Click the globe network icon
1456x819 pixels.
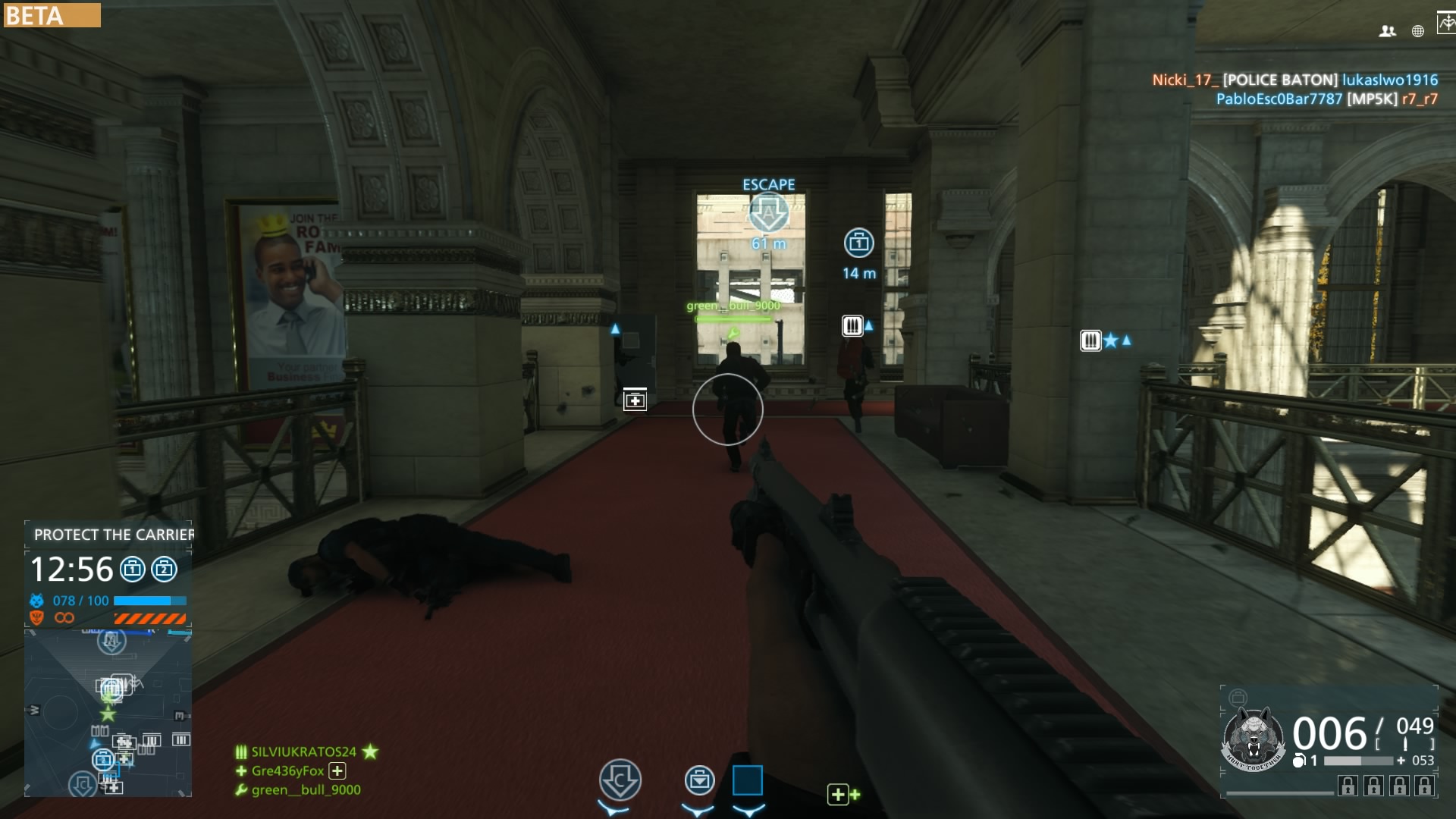pos(1418,31)
